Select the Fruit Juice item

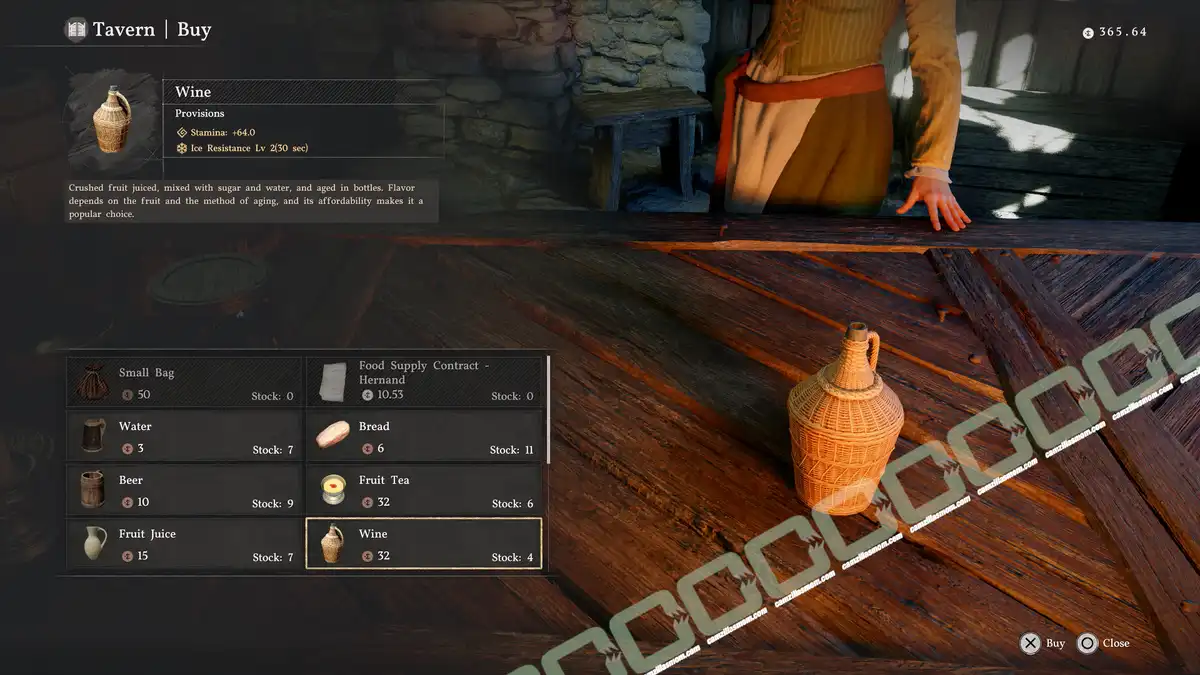[184, 544]
